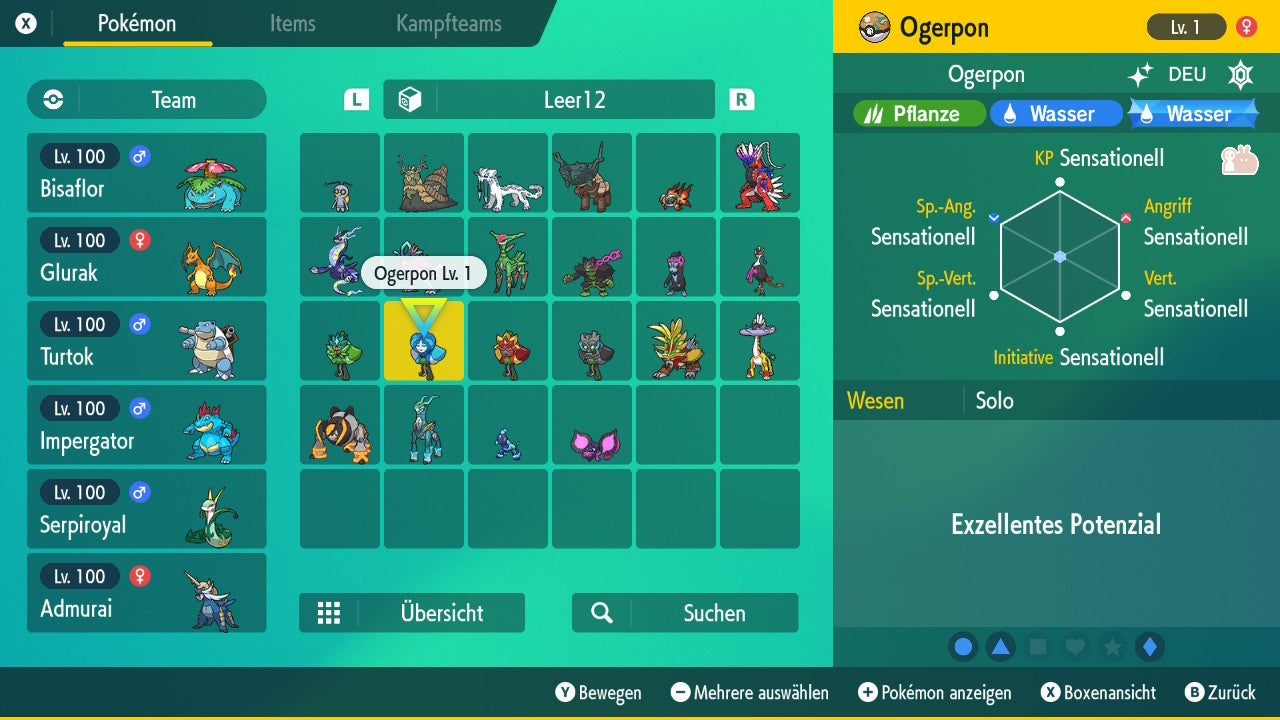This screenshot has height=720, width=1280.
Task: Click the Boxenansicht option in the bottom bar
Action: pyautogui.click(x=1100, y=692)
